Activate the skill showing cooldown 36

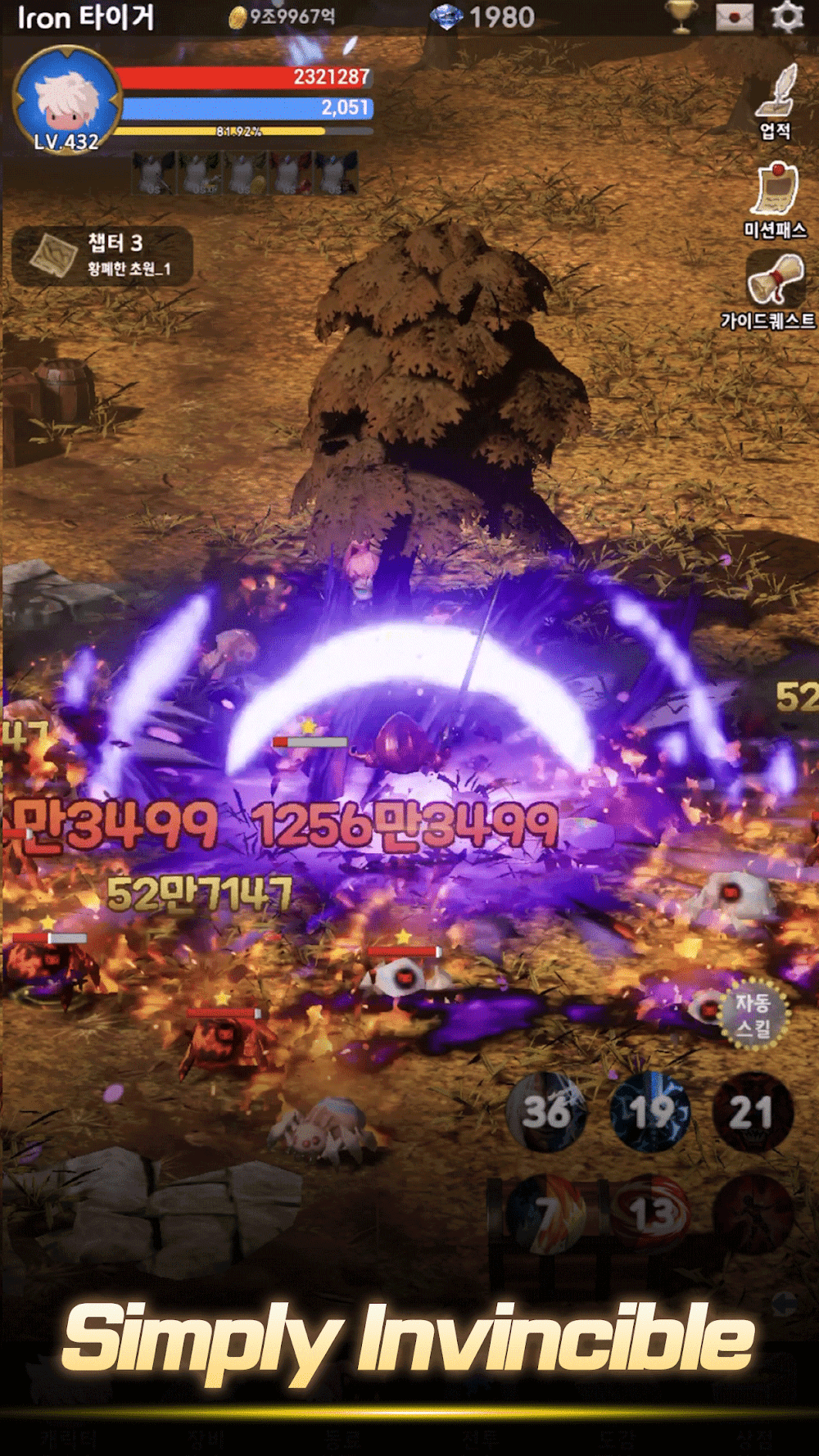[x=547, y=1113]
